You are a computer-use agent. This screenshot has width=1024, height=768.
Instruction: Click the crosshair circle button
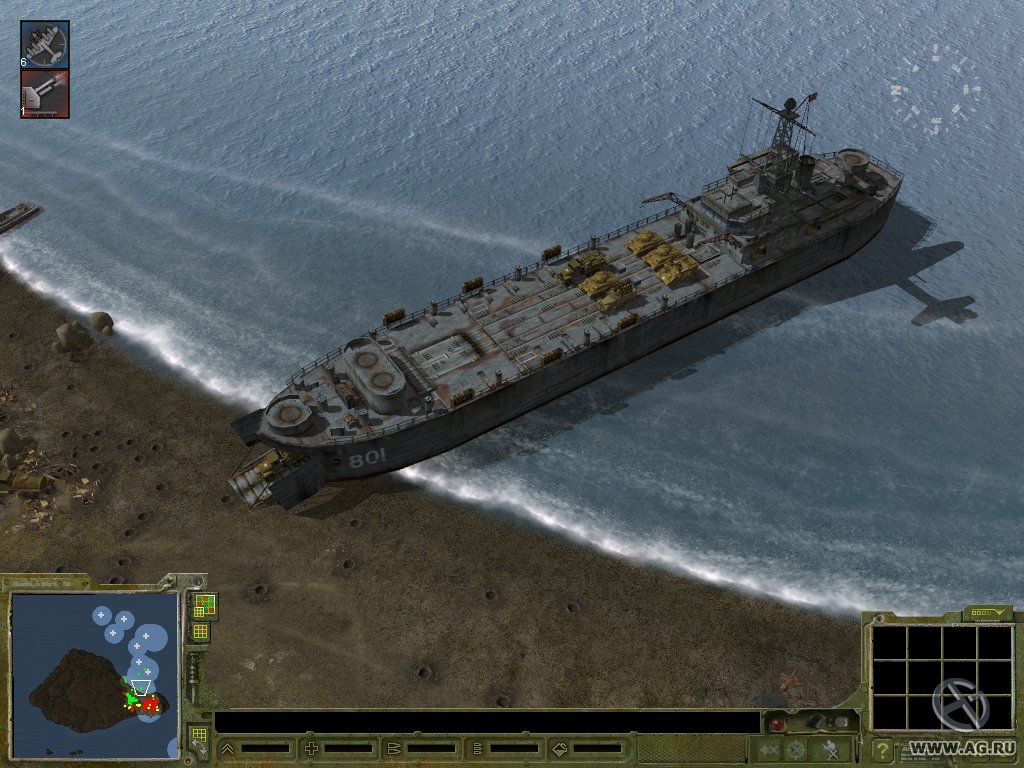click(797, 748)
